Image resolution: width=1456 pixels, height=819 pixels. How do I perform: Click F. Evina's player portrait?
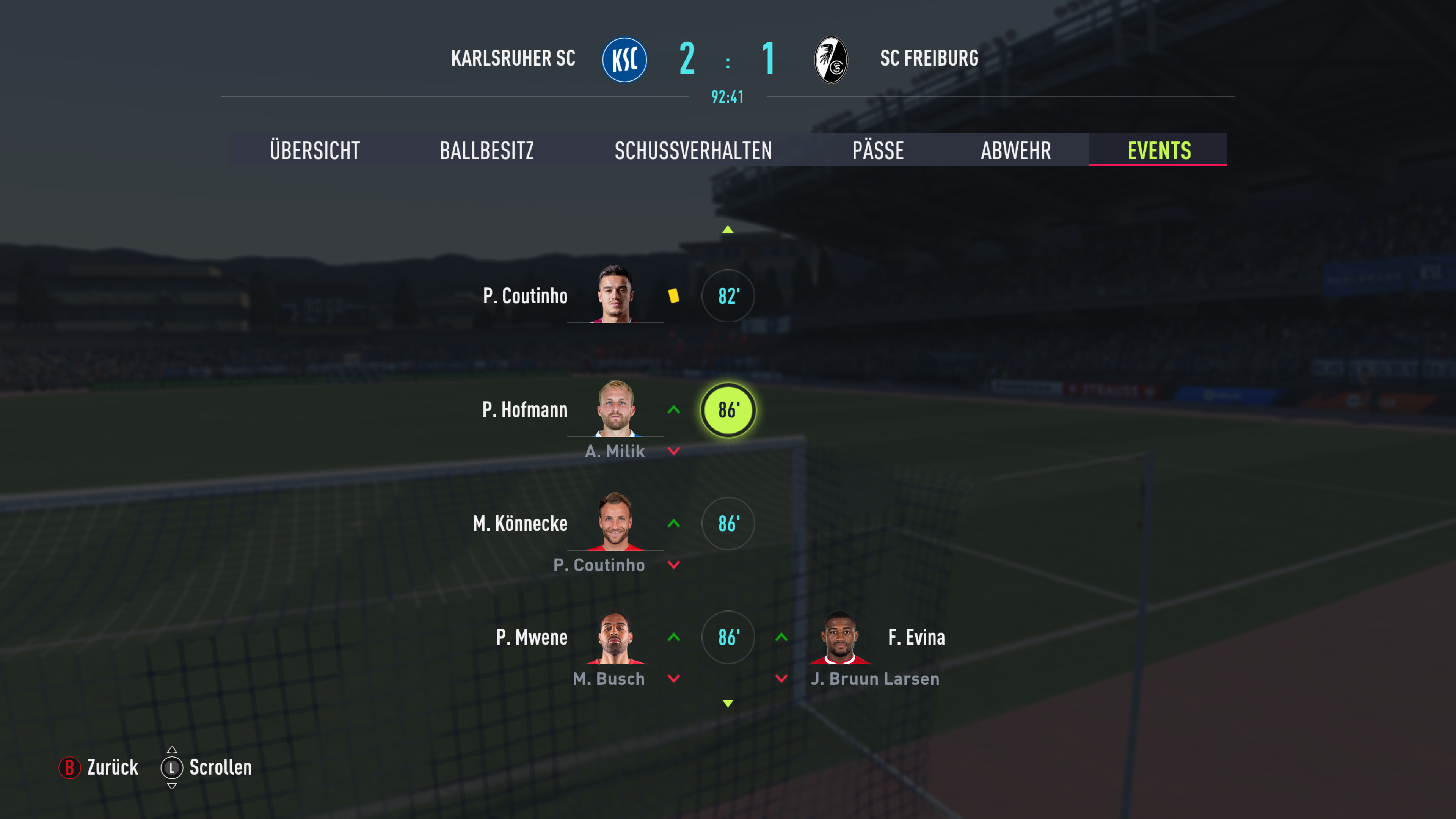tap(840, 637)
